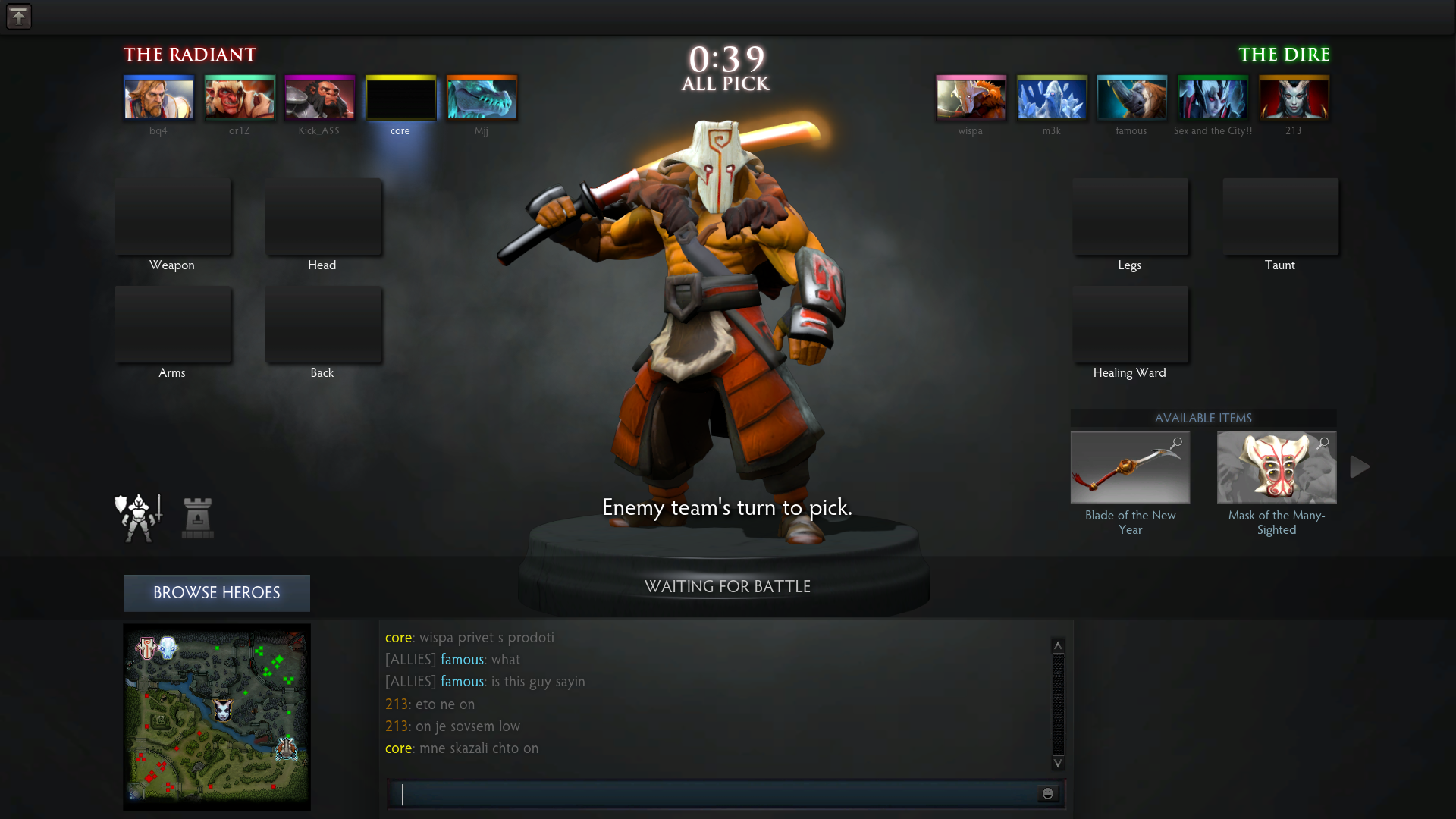Image resolution: width=1456 pixels, height=819 pixels.
Task: Select the tower icon
Action: (x=198, y=519)
